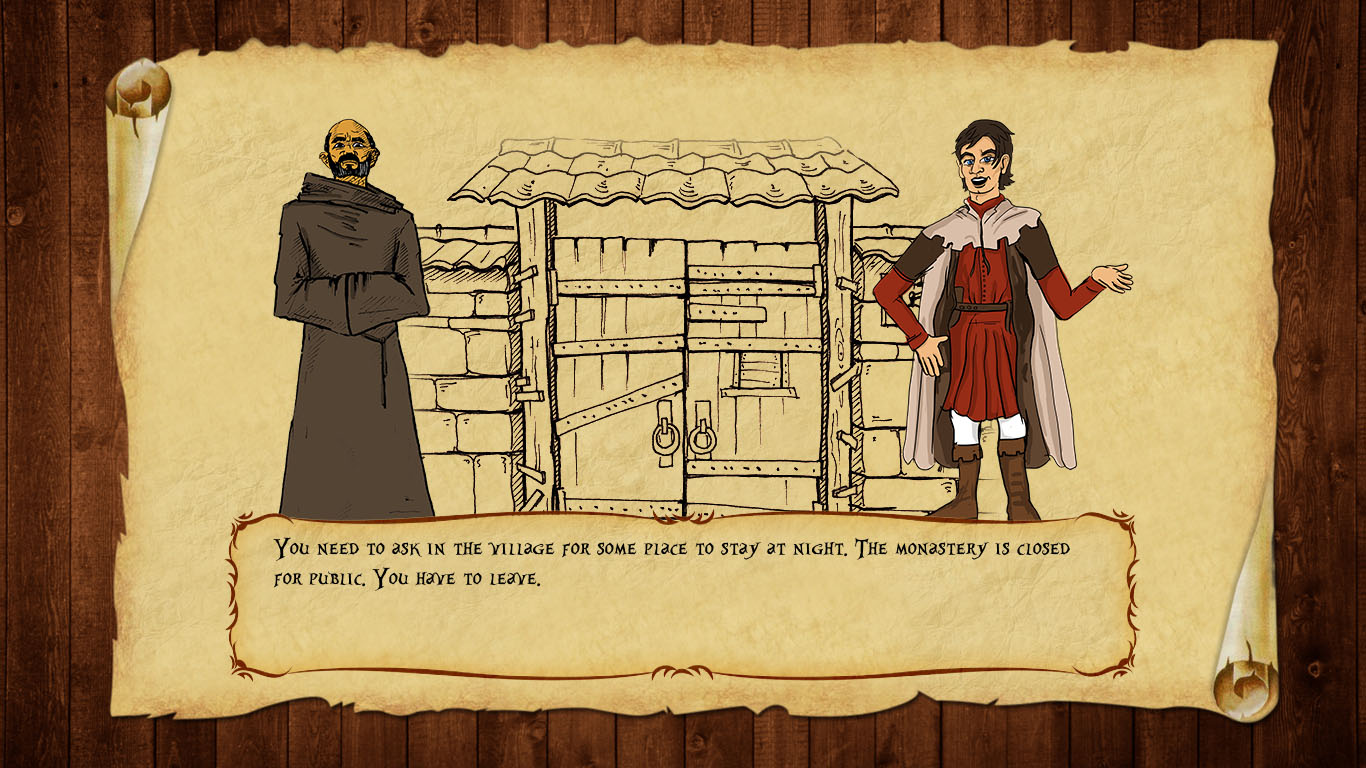
Task: Advance the monk's dialogue text box
Action: [683, 594]
